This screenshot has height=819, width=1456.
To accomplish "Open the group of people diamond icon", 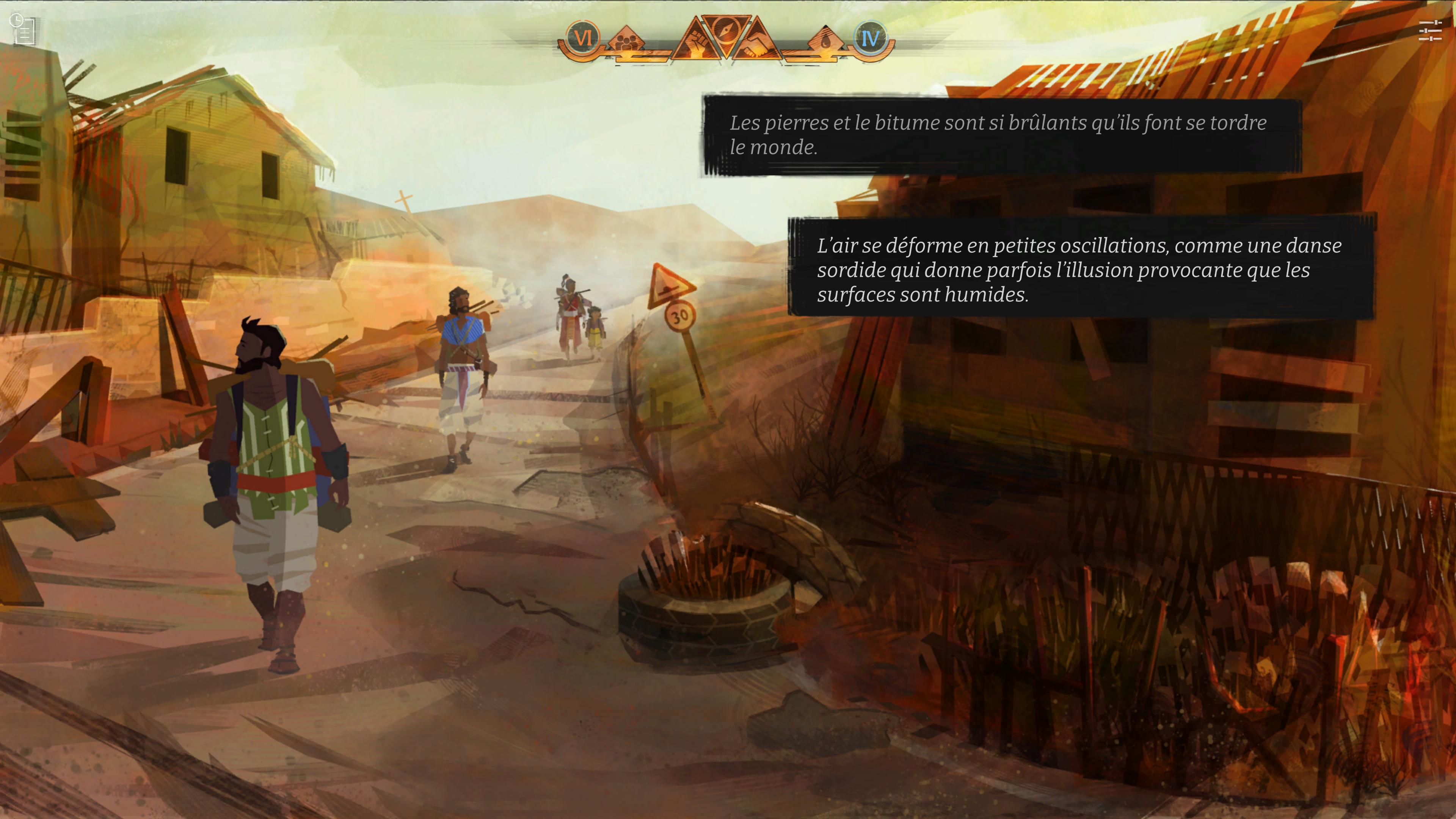I will click(x=627, y=41).
